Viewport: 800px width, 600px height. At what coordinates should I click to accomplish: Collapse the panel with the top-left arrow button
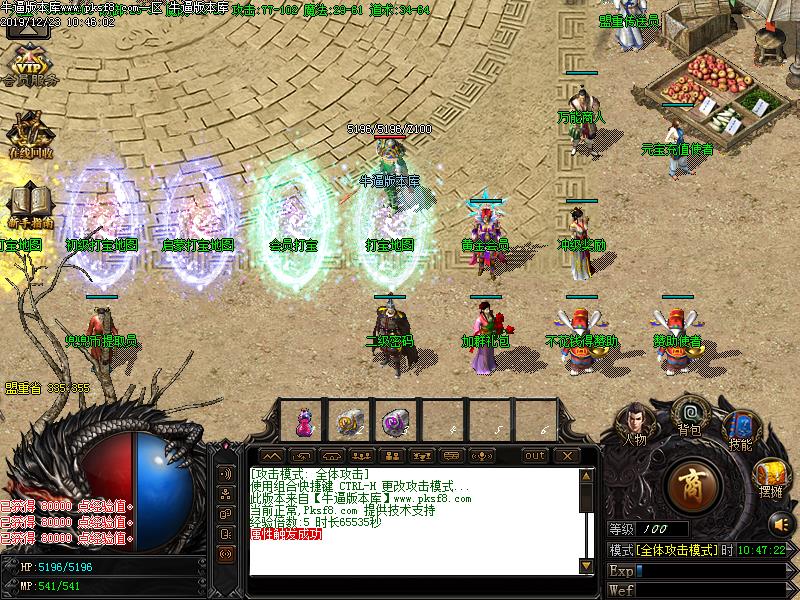[x=270, y=456]
